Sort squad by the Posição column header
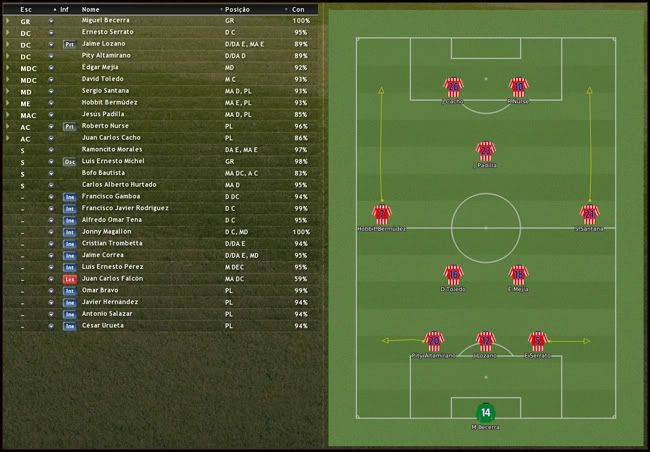The width and height of the screenshot is (650, 452). click(239, 8)
